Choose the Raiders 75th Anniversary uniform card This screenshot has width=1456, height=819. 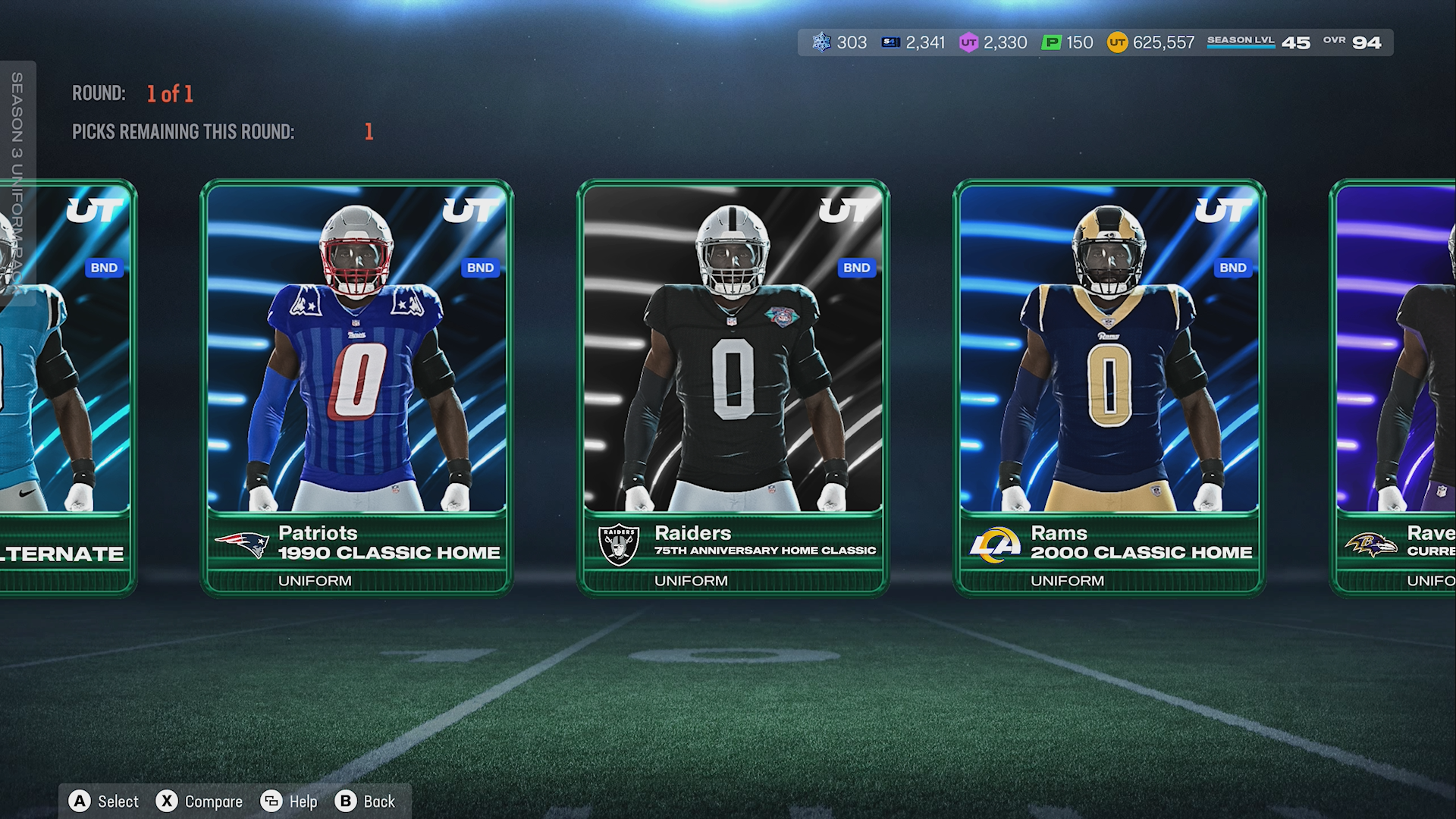click(733, 387)
